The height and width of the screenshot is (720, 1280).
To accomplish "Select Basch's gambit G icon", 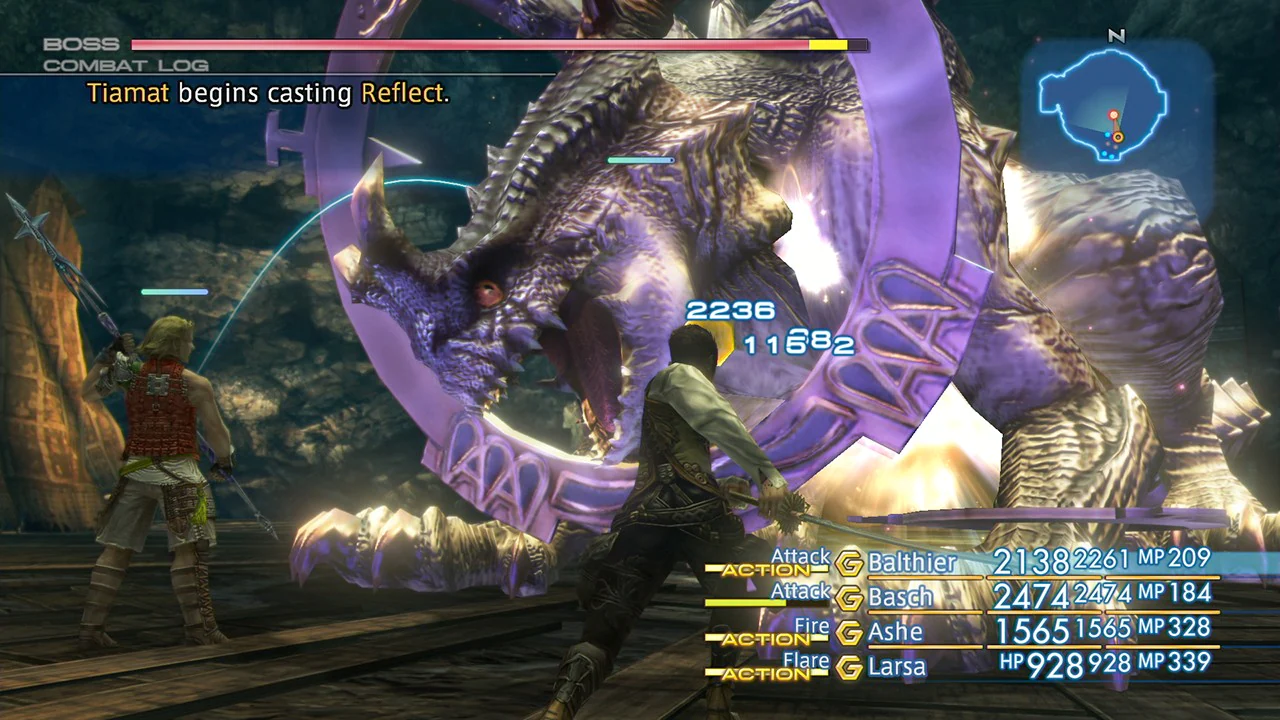I will [852, 597].
